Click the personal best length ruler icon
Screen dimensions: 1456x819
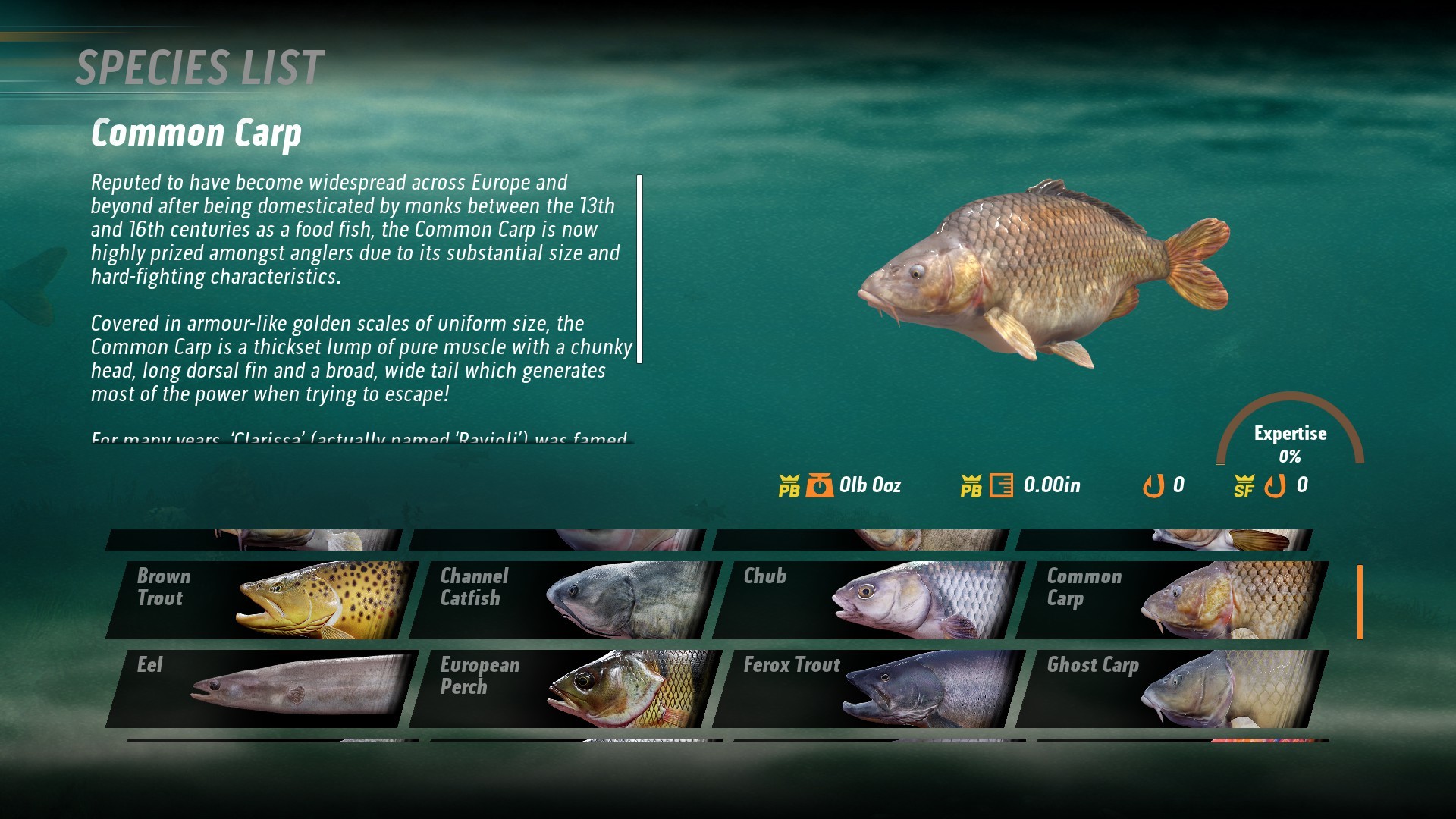[x=1003, y=485]
